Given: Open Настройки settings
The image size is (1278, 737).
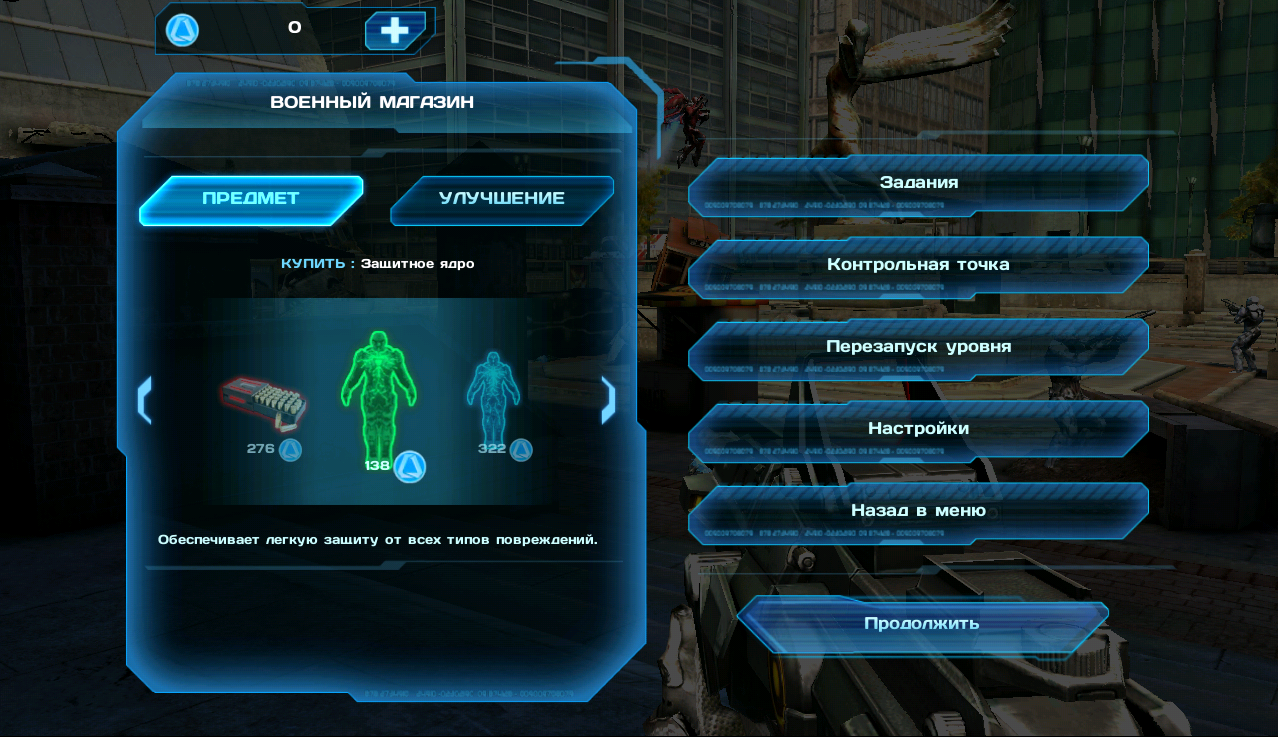Looking at the screenshot, I should 918,429.
